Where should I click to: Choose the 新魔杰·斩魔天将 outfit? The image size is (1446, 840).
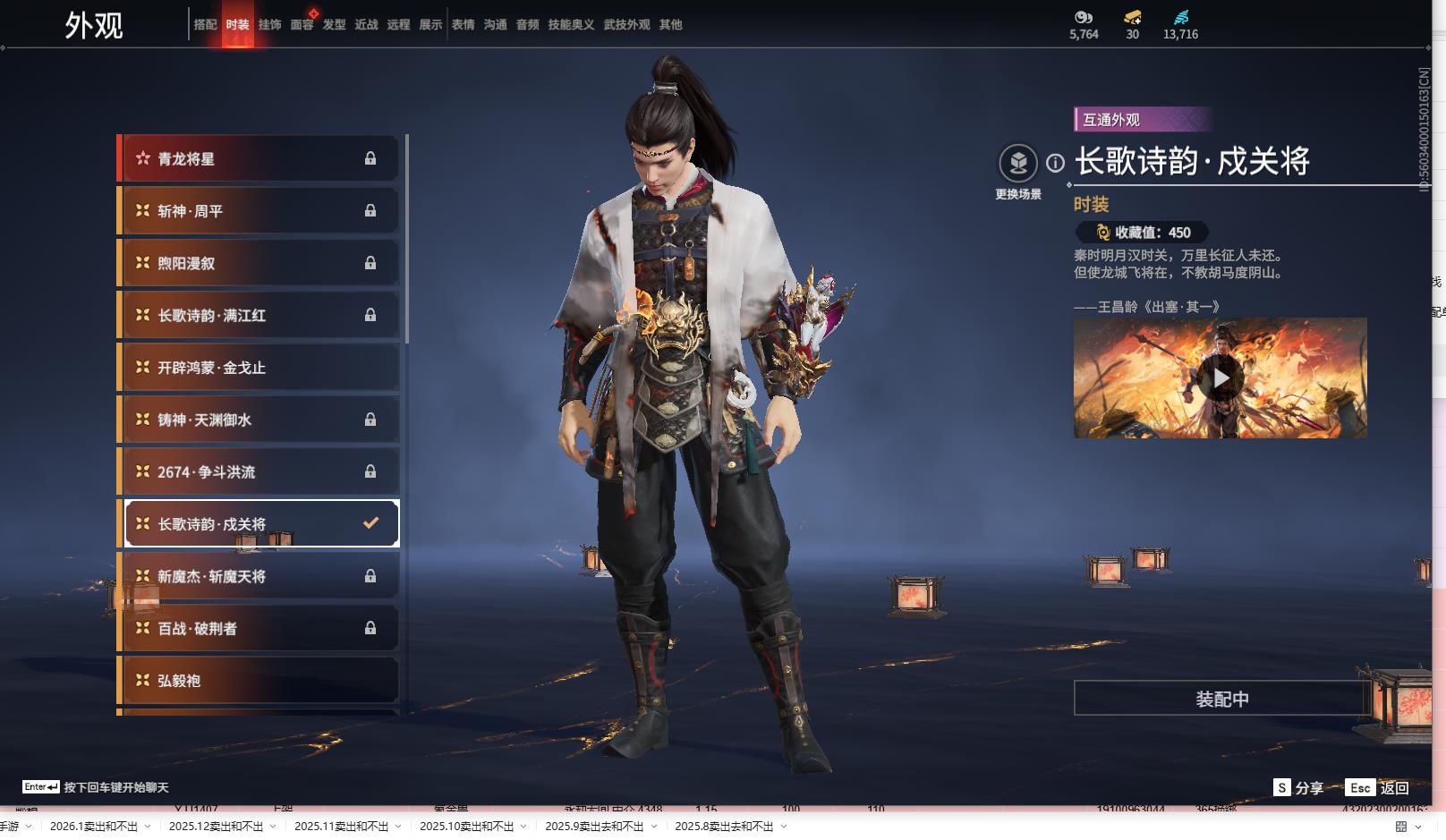coord(259,577)
